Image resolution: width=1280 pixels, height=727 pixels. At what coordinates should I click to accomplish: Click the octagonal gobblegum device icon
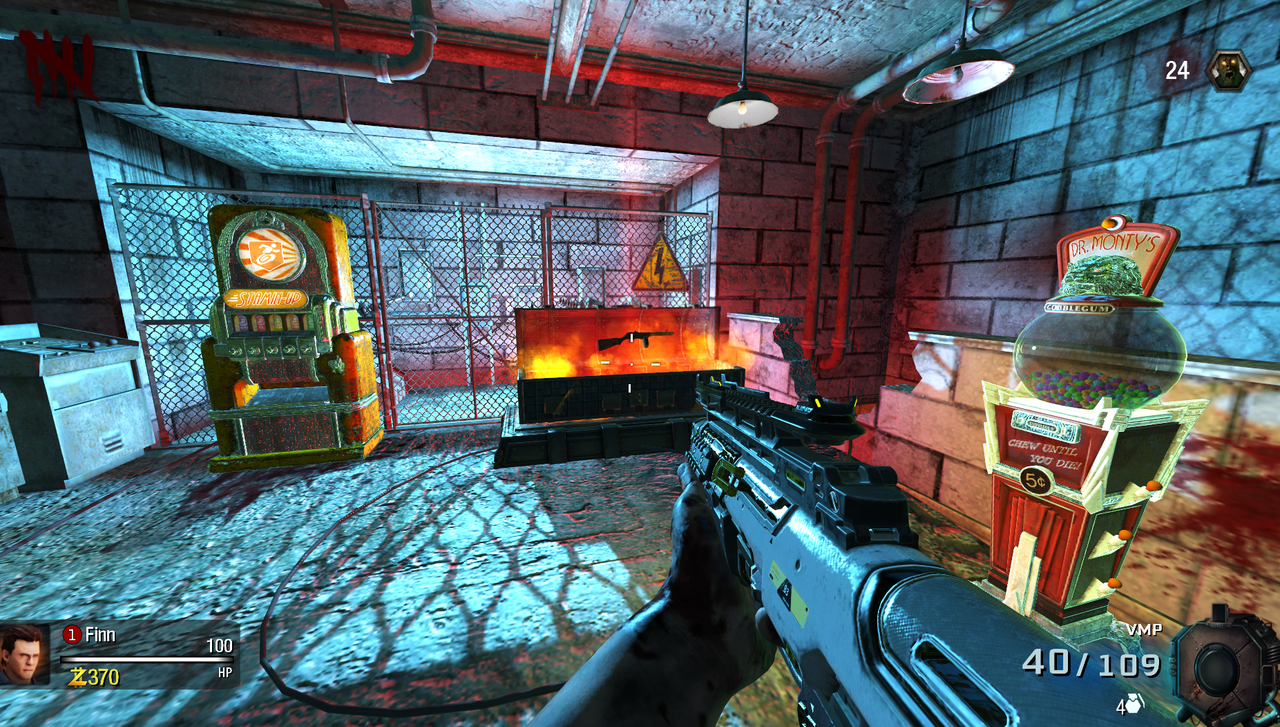pos(1222,662)
